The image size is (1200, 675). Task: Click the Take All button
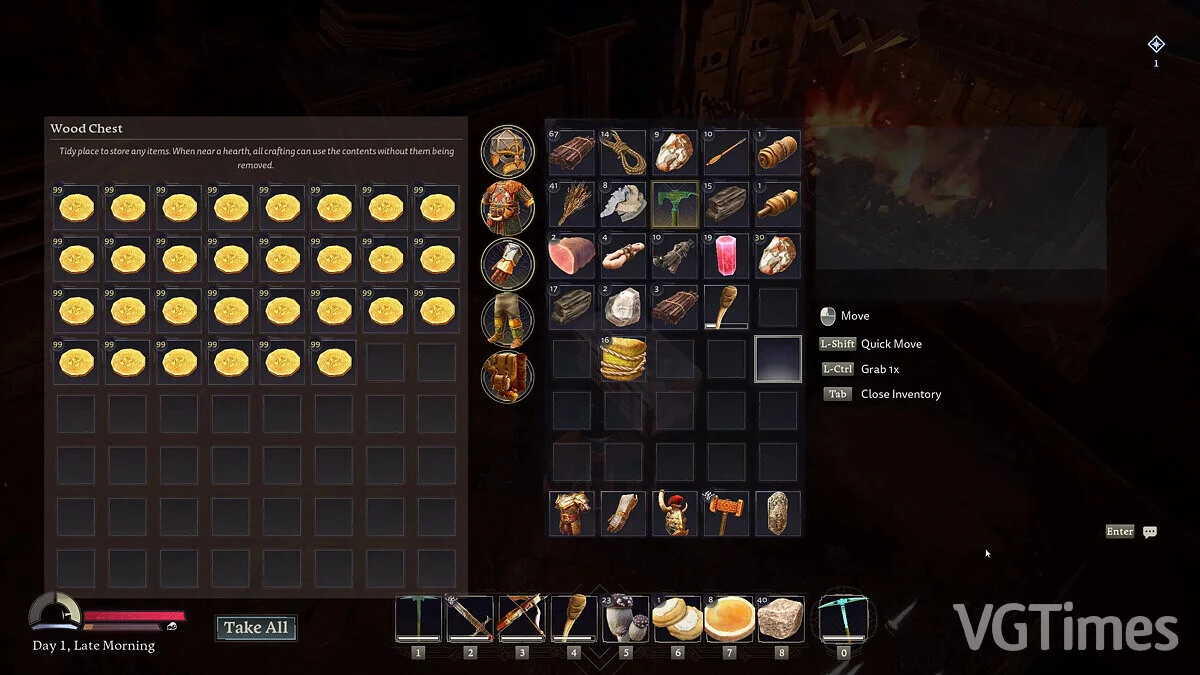click(256, 628)
